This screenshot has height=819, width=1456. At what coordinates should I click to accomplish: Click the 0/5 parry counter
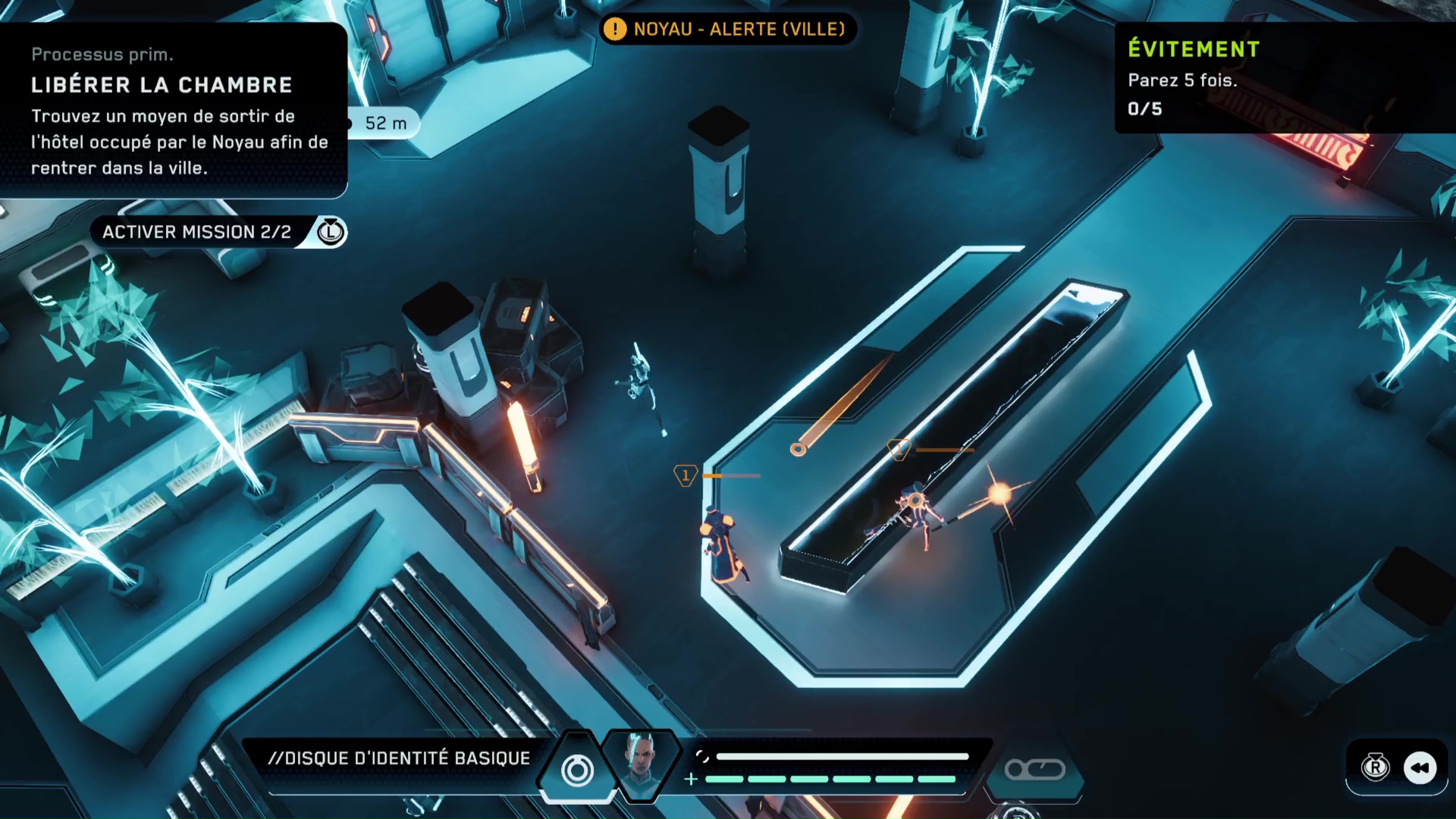tap(1144, 108)
